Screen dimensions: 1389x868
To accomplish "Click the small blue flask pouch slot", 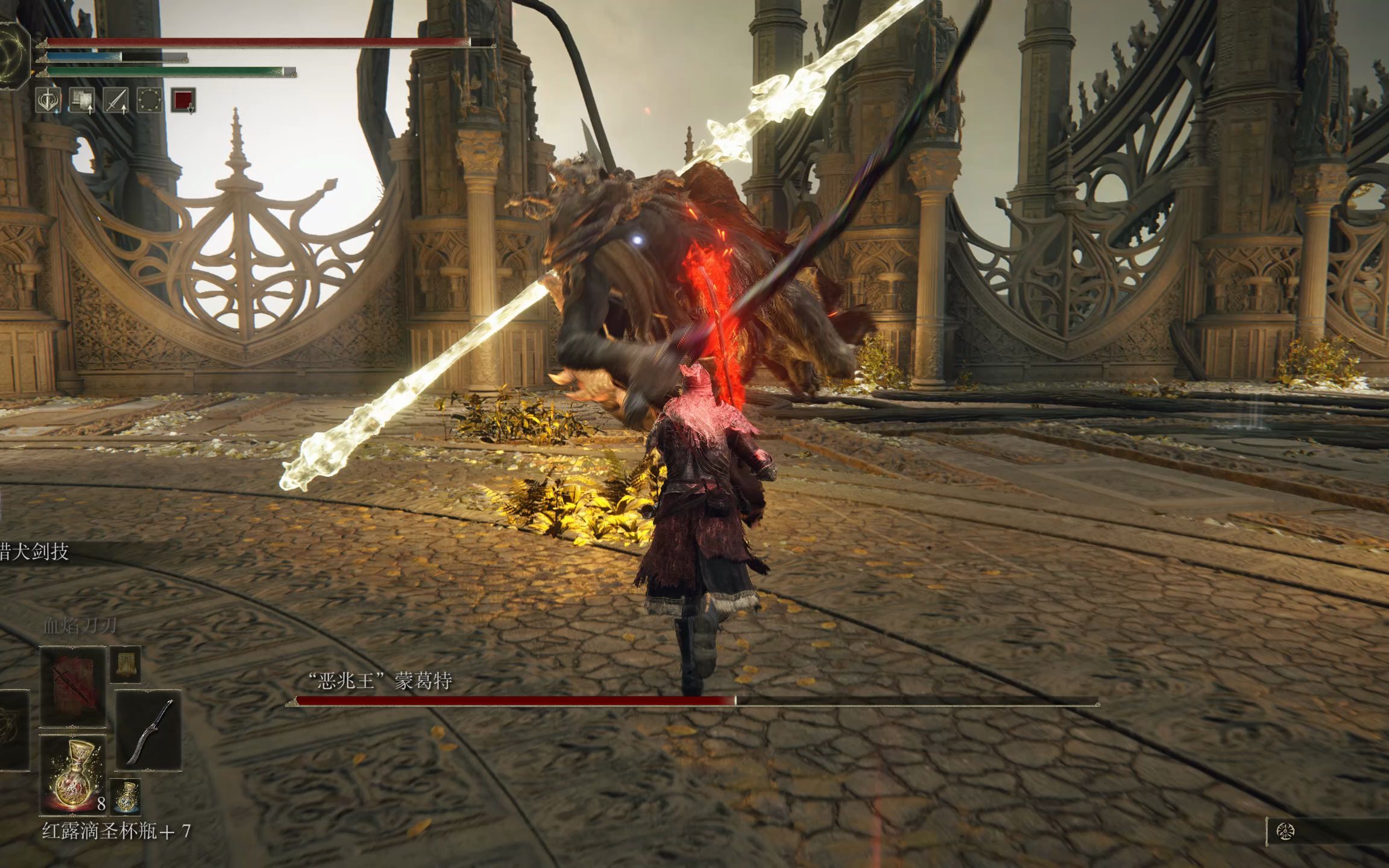I will click(x=126, y=794).
